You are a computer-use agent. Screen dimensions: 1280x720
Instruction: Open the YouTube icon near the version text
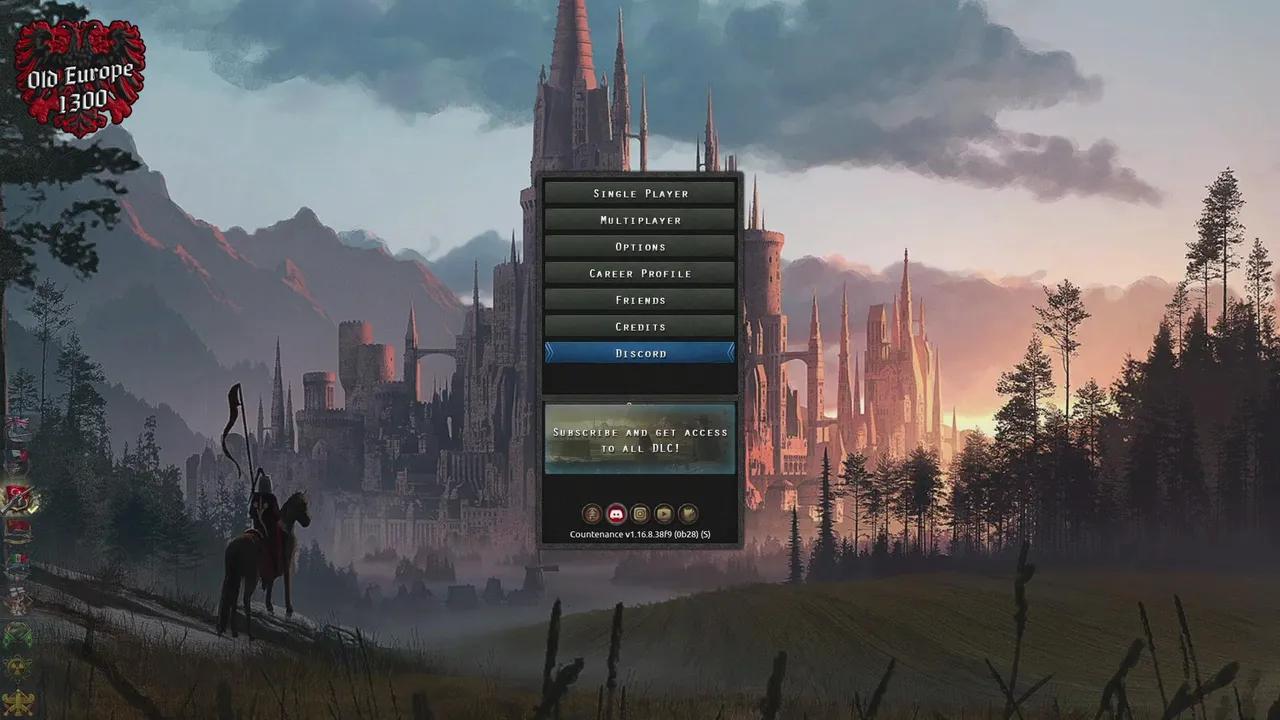(x=663, y=513)
